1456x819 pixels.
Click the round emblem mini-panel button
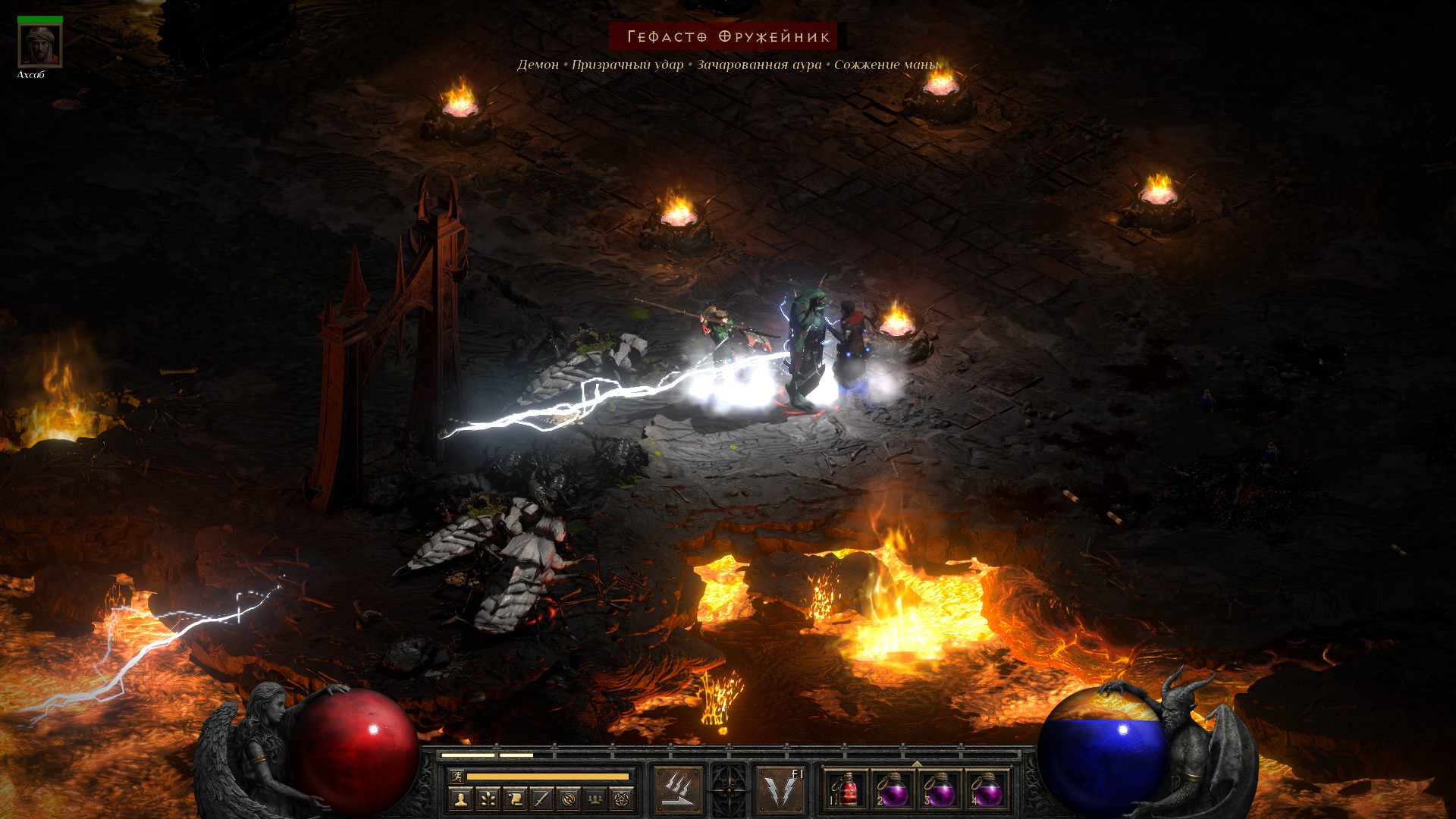[x=569, y=799]
